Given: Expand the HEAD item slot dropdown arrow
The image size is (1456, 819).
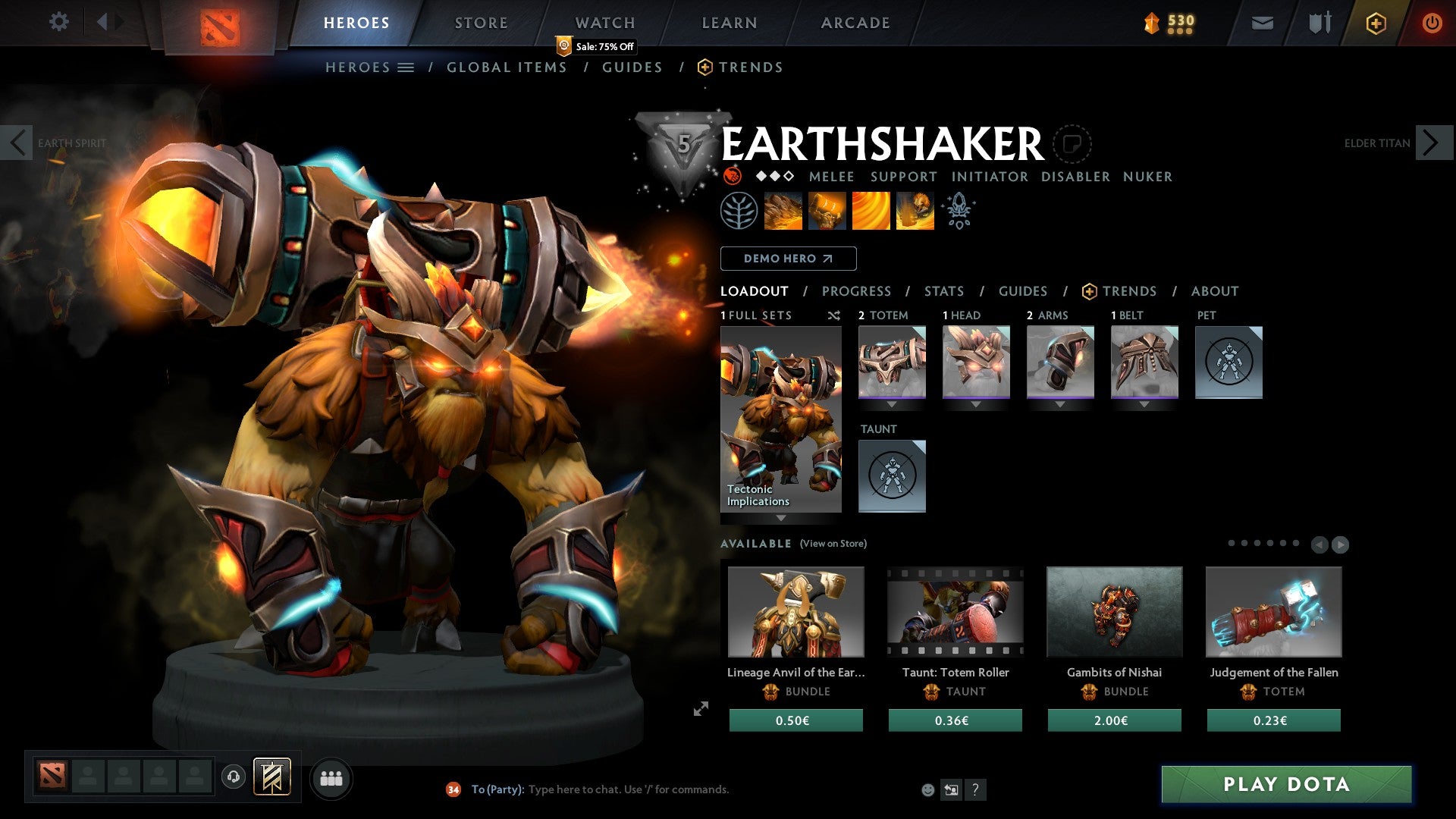Looking at the screenshot, I should [x=977, y=404].
